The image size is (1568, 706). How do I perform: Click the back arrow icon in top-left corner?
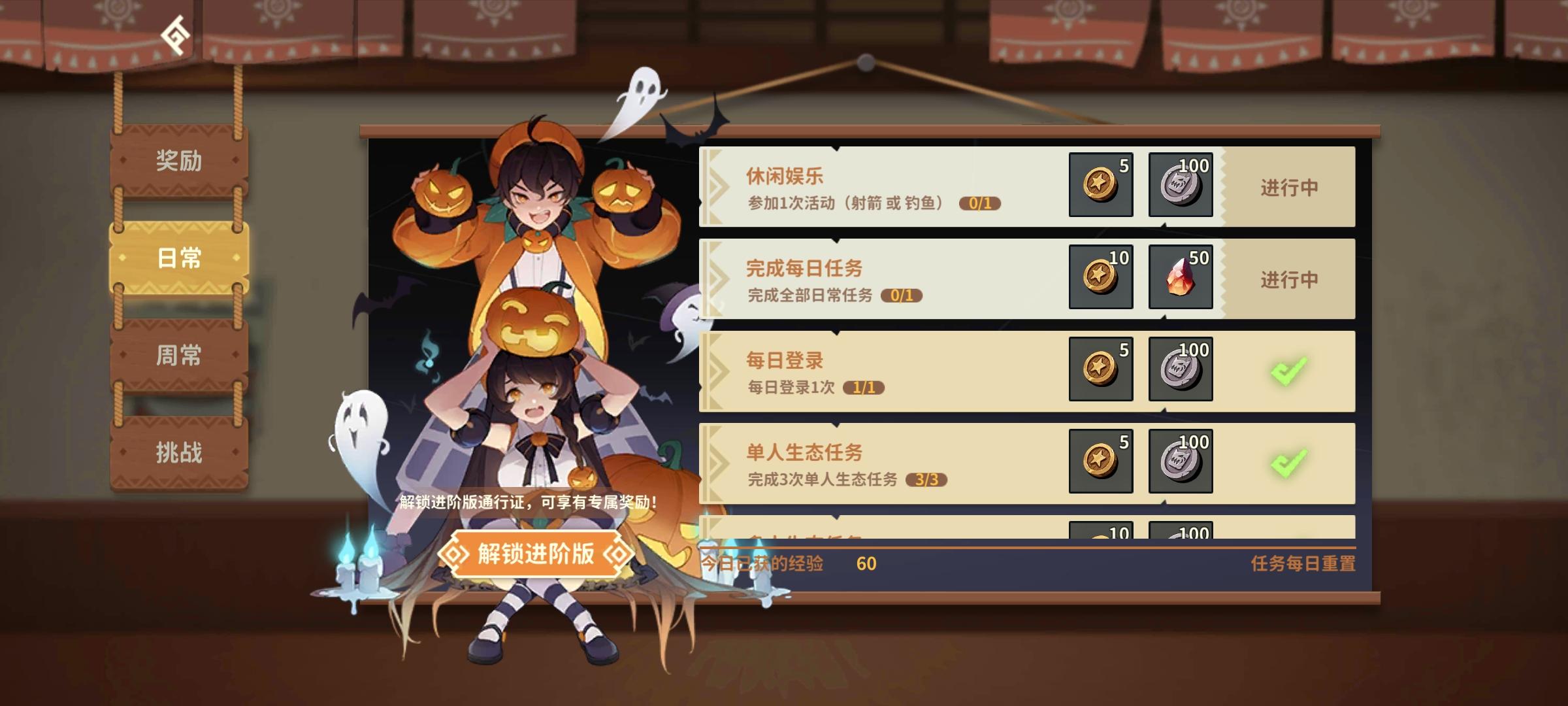tap(175, 36)
